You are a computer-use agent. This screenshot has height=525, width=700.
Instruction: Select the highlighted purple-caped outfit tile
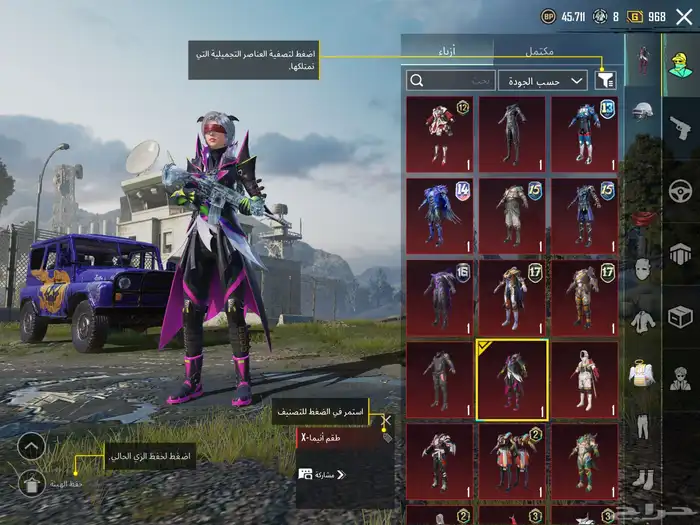(512, 380)
